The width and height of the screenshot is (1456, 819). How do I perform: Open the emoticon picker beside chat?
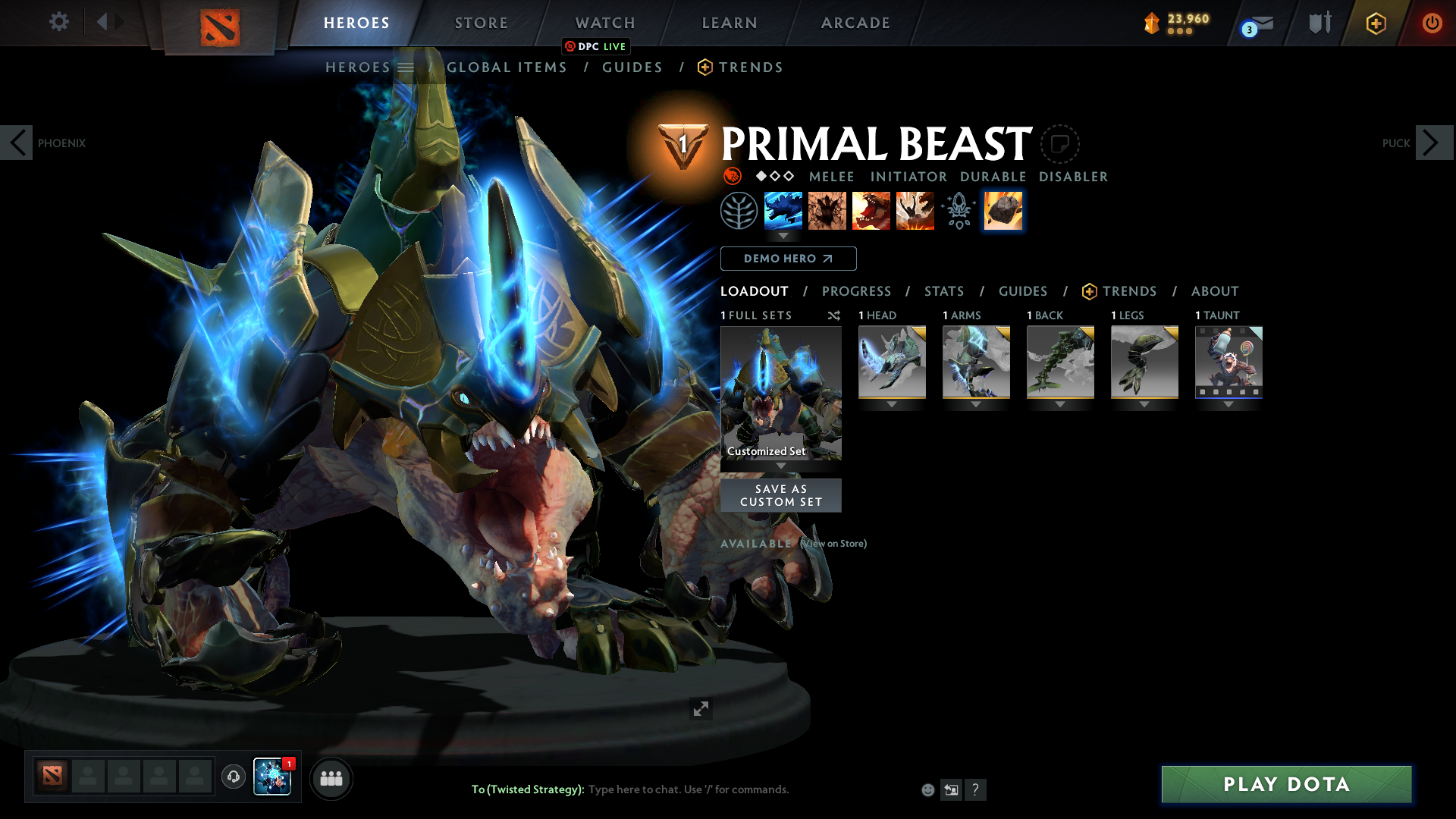927,789
